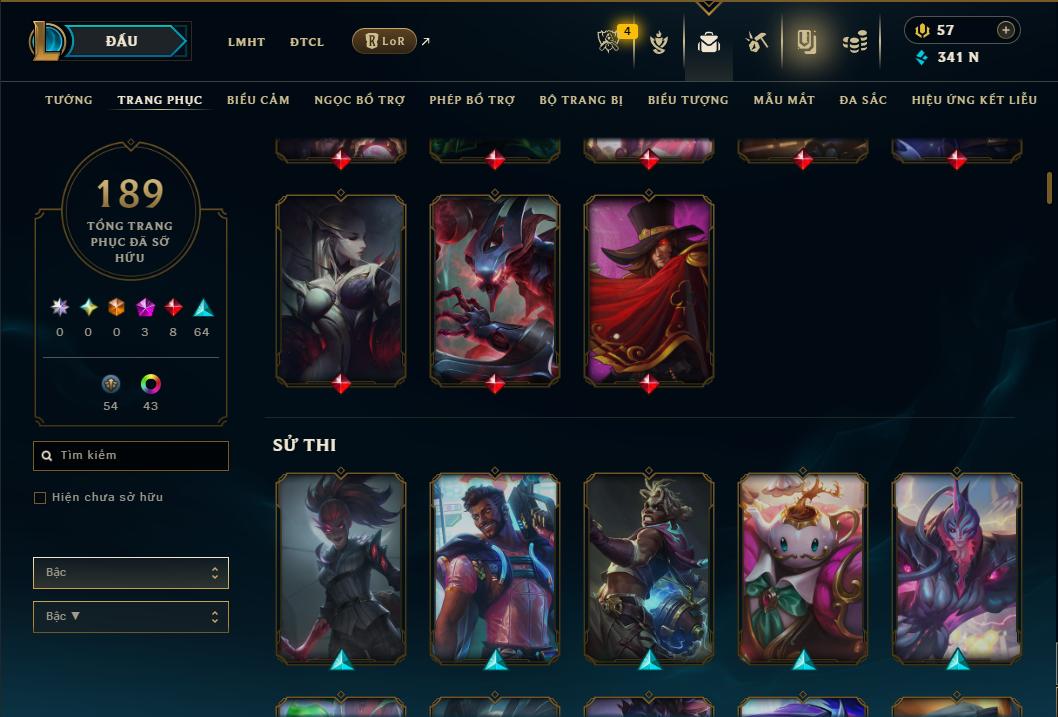
Task: Click the plus button to buy RP
Action: [1006, 30]
